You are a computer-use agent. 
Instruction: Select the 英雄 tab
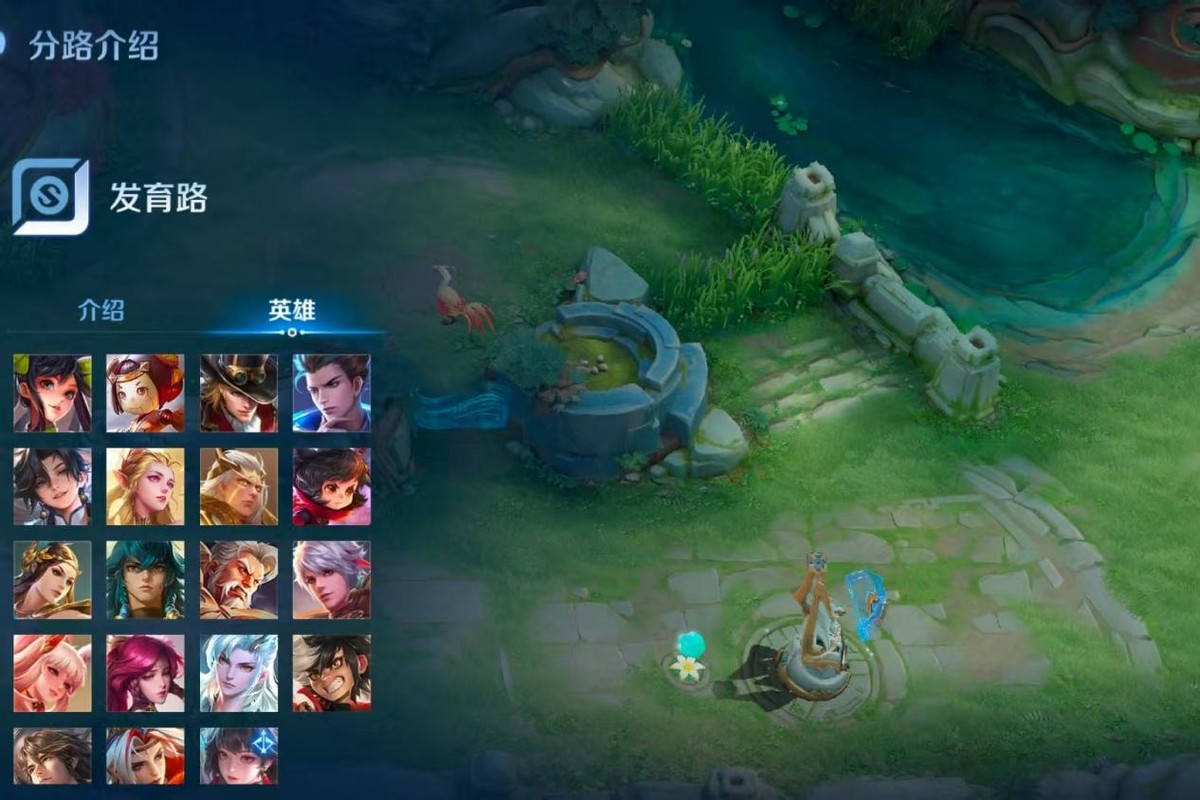(292, 310)
